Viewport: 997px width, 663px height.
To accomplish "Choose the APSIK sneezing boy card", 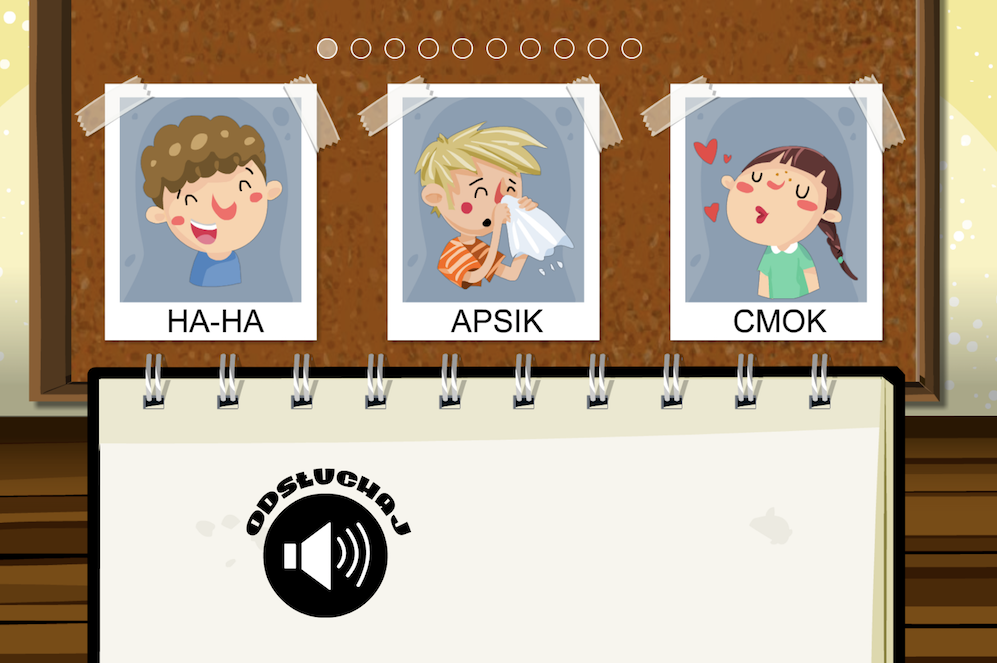I will (x=494, y=213).
